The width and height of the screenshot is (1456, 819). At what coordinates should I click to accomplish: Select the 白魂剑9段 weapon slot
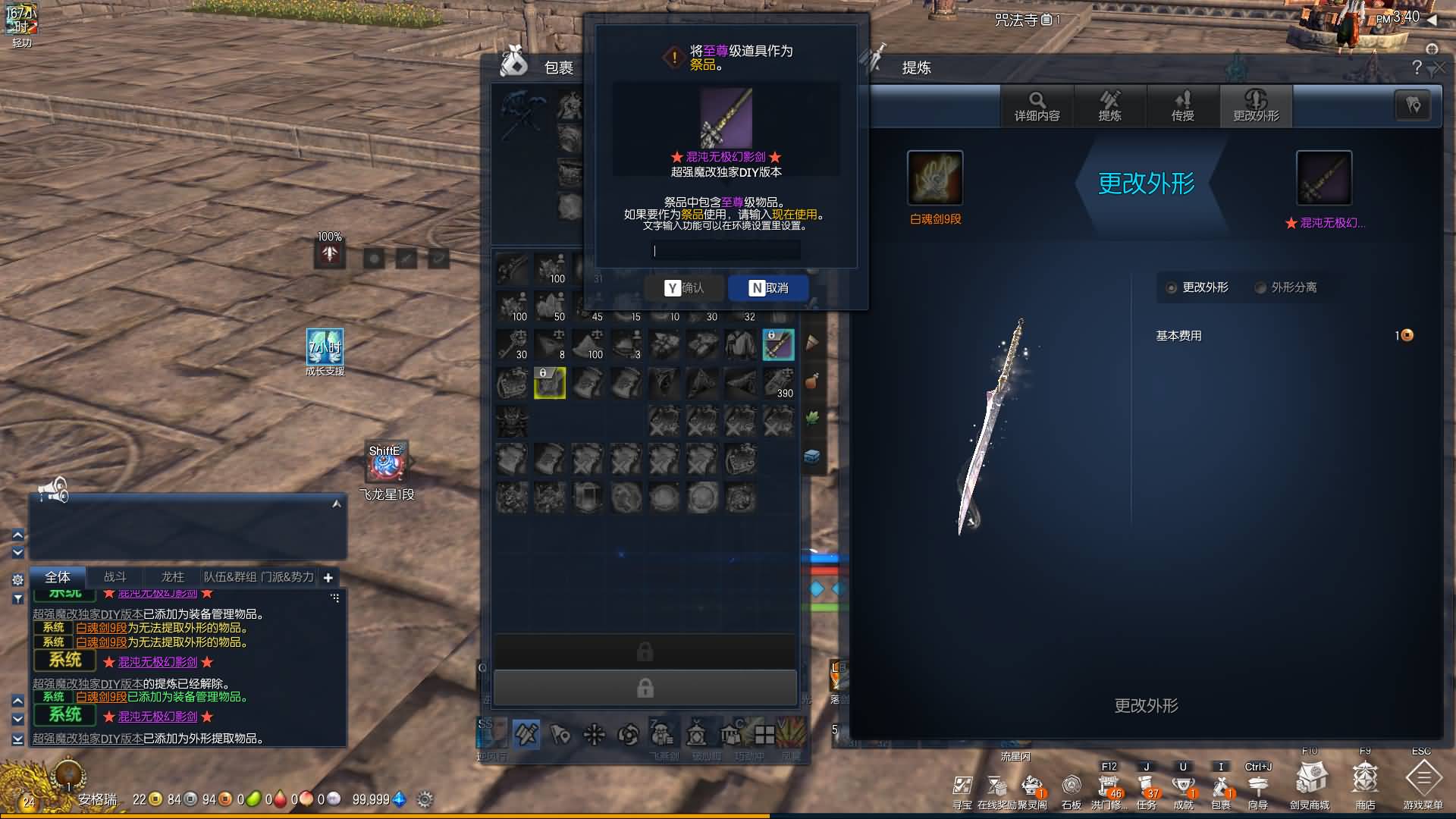click(935, 178)
